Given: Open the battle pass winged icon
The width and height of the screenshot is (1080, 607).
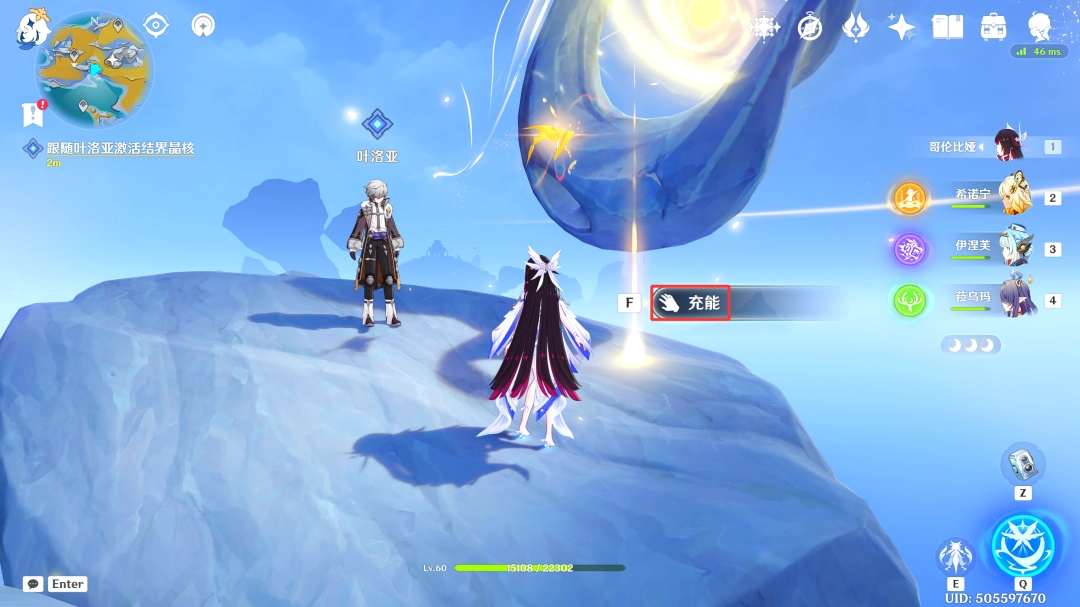Looking at the screenshot, I should (x=856, y=27).
